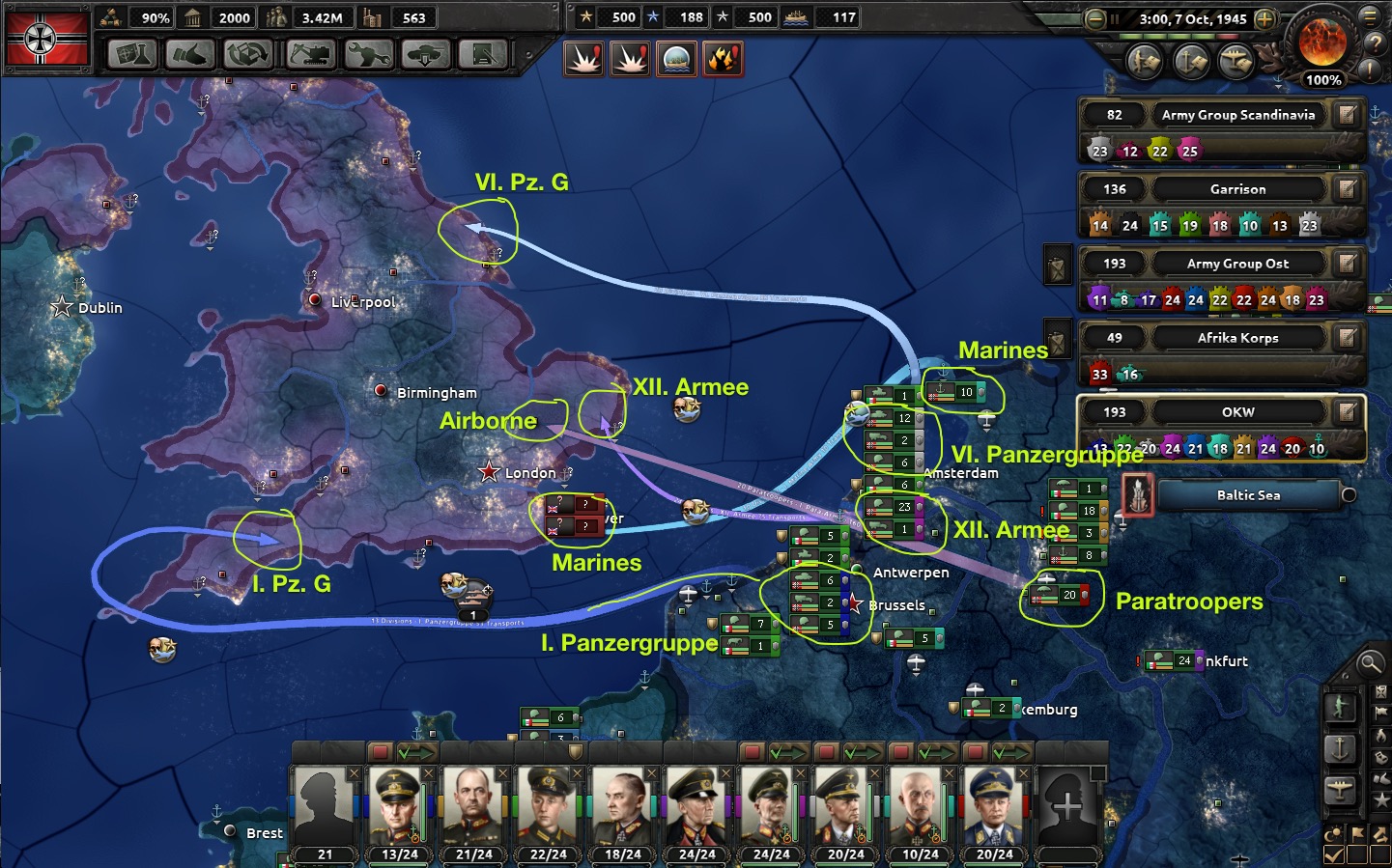Select the Baltic Sea naval theater
The image size is (1392, 868).
point(1248,495)
